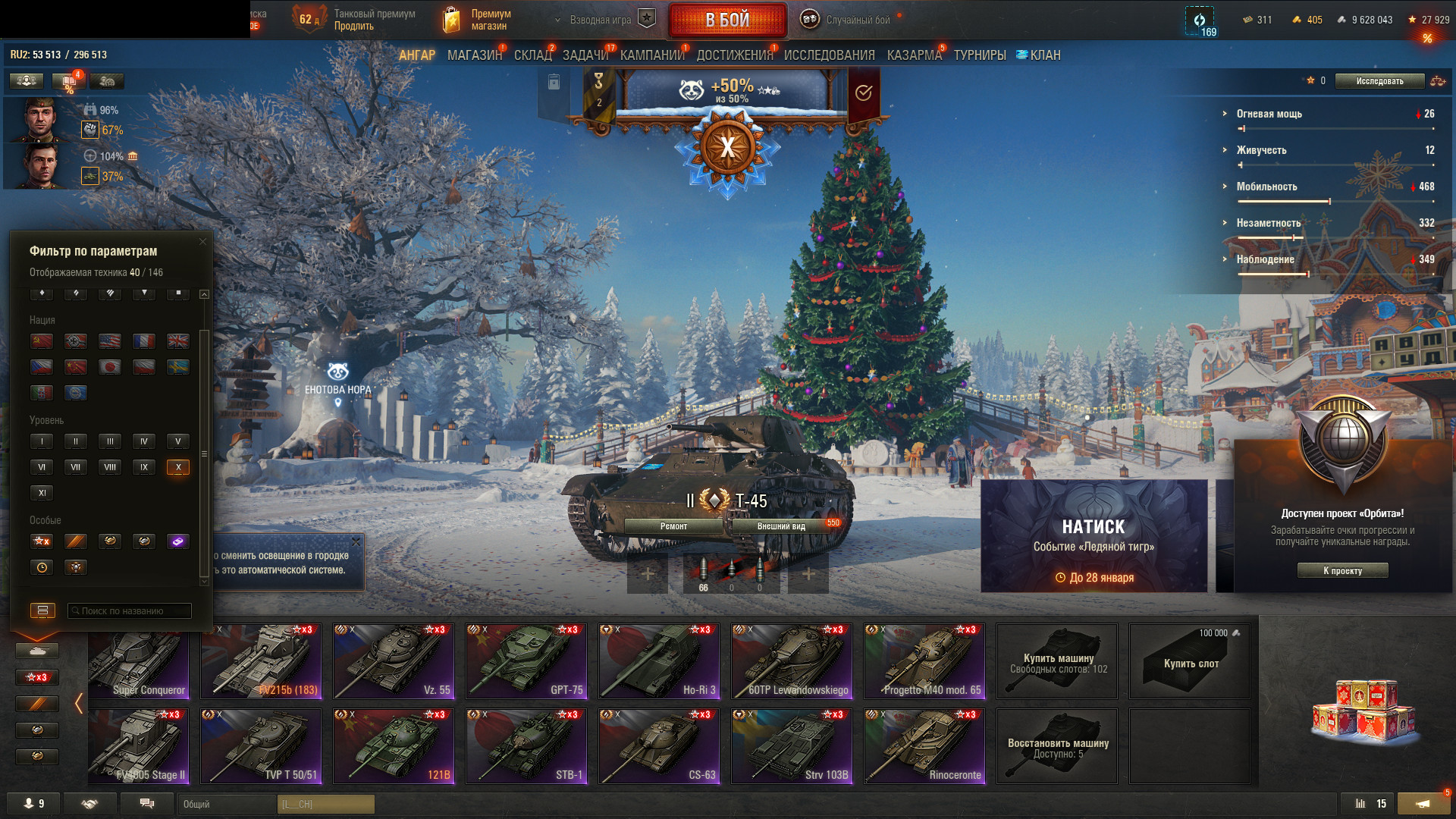This screenshot has width=1456, height=819.
Task: Choose the Strv 103B tank
Action: click(x=792, y=746)
